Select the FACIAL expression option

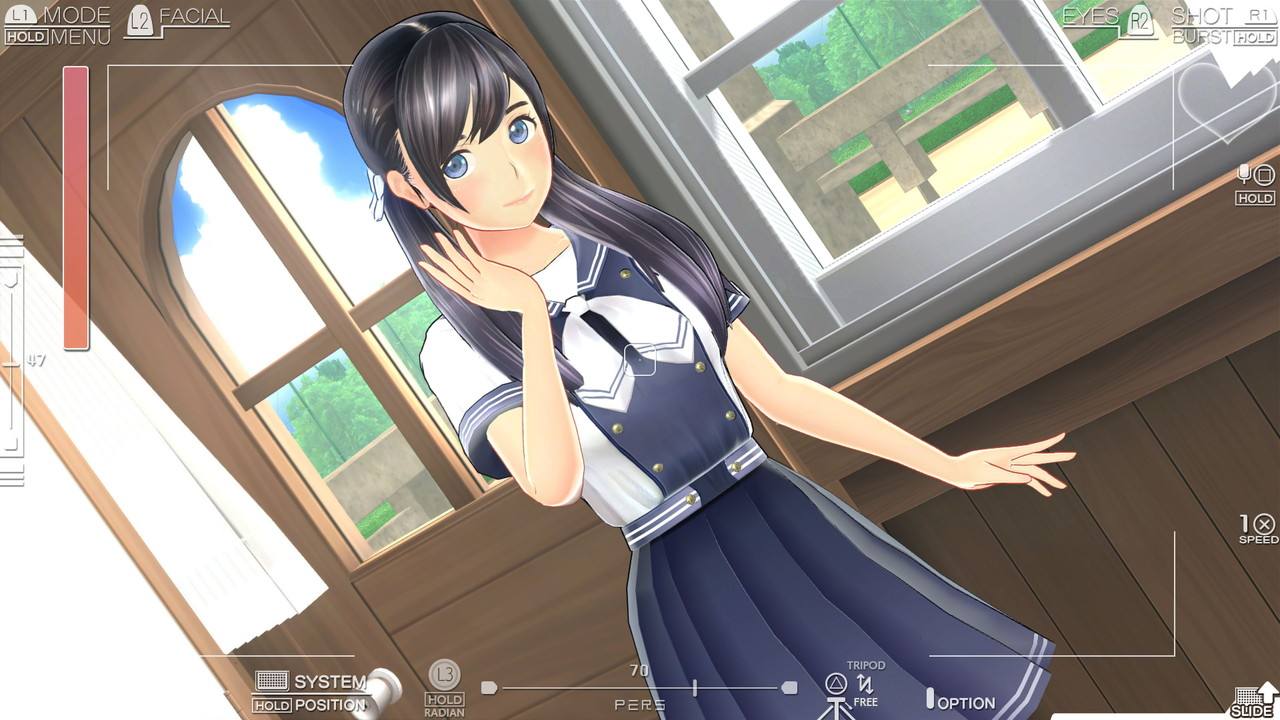coord(193,17)
